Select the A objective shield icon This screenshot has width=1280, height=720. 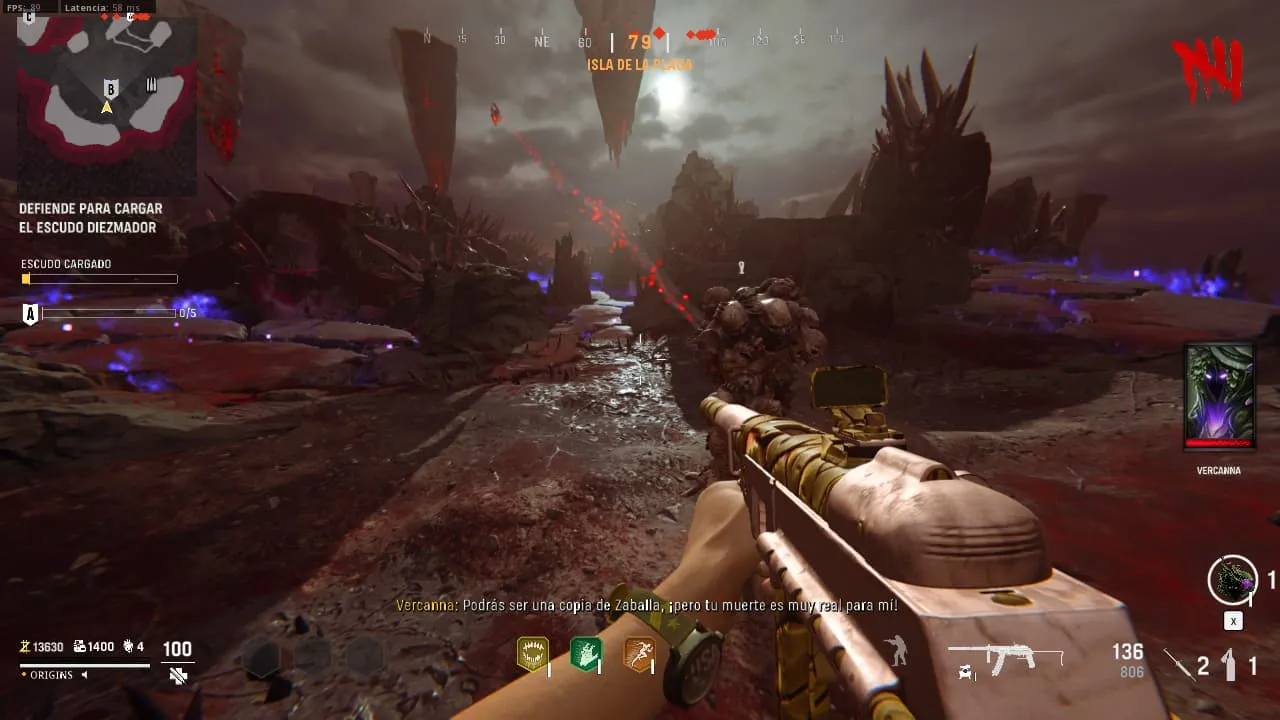click(30, 314)
